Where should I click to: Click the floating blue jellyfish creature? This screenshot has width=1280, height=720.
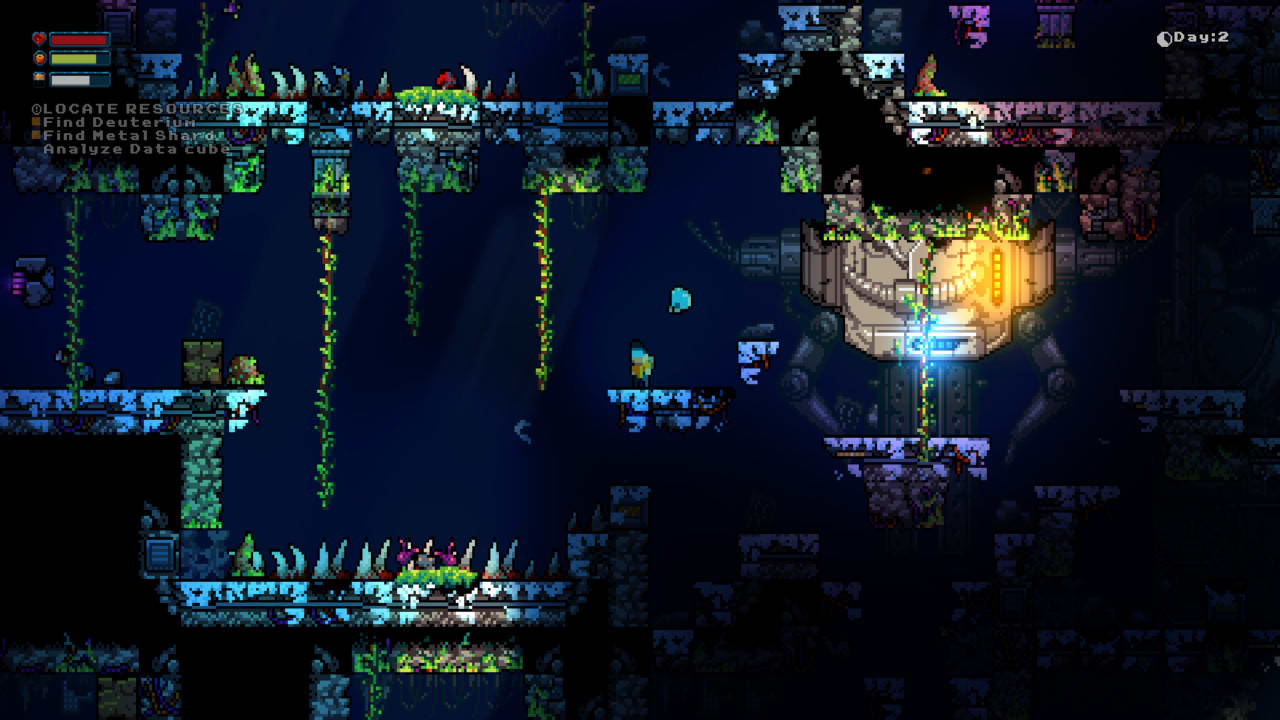tap(680, 297)
